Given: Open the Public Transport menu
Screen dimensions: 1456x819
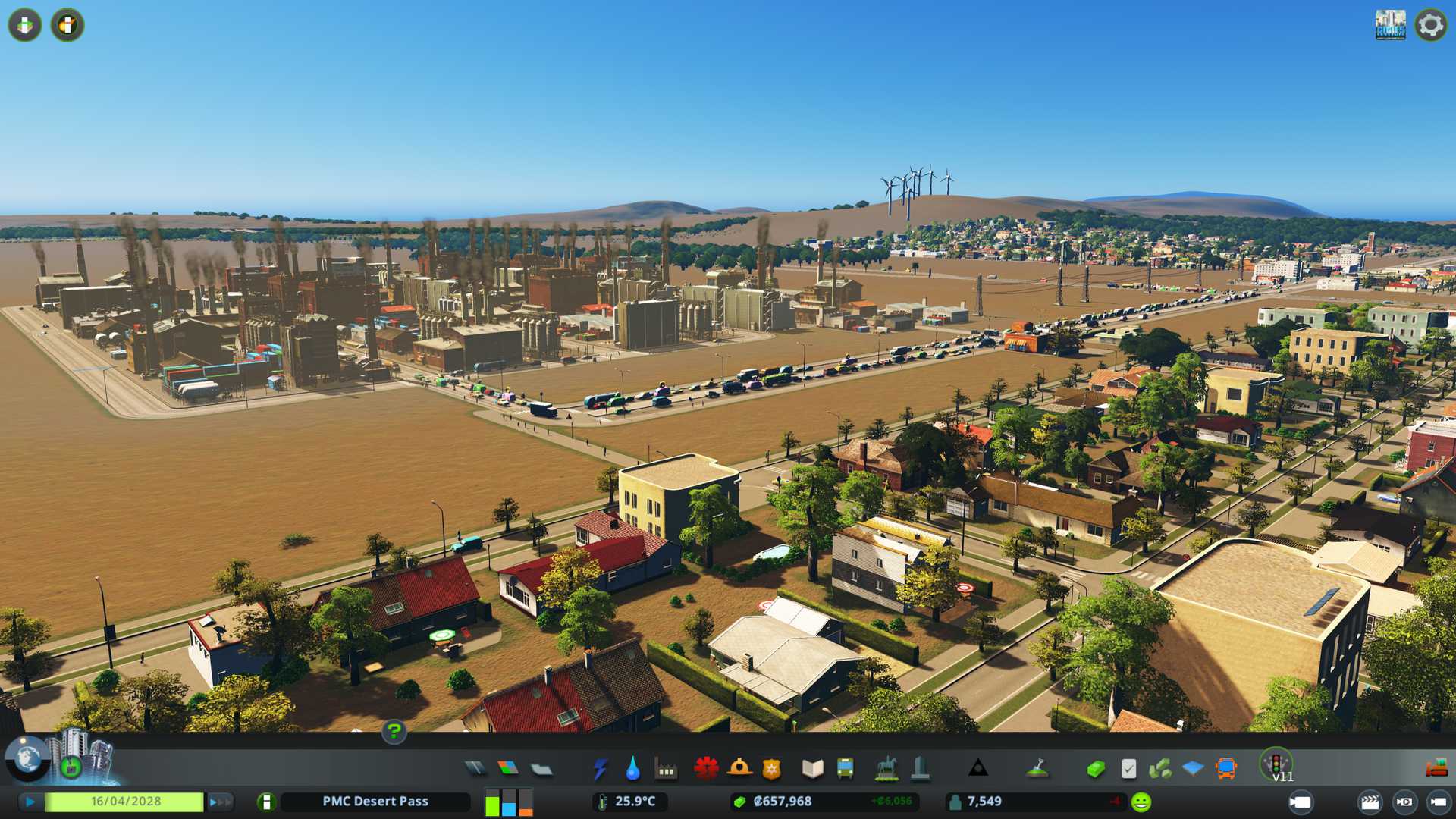Looking at the screenshot, I should [845, 769].
